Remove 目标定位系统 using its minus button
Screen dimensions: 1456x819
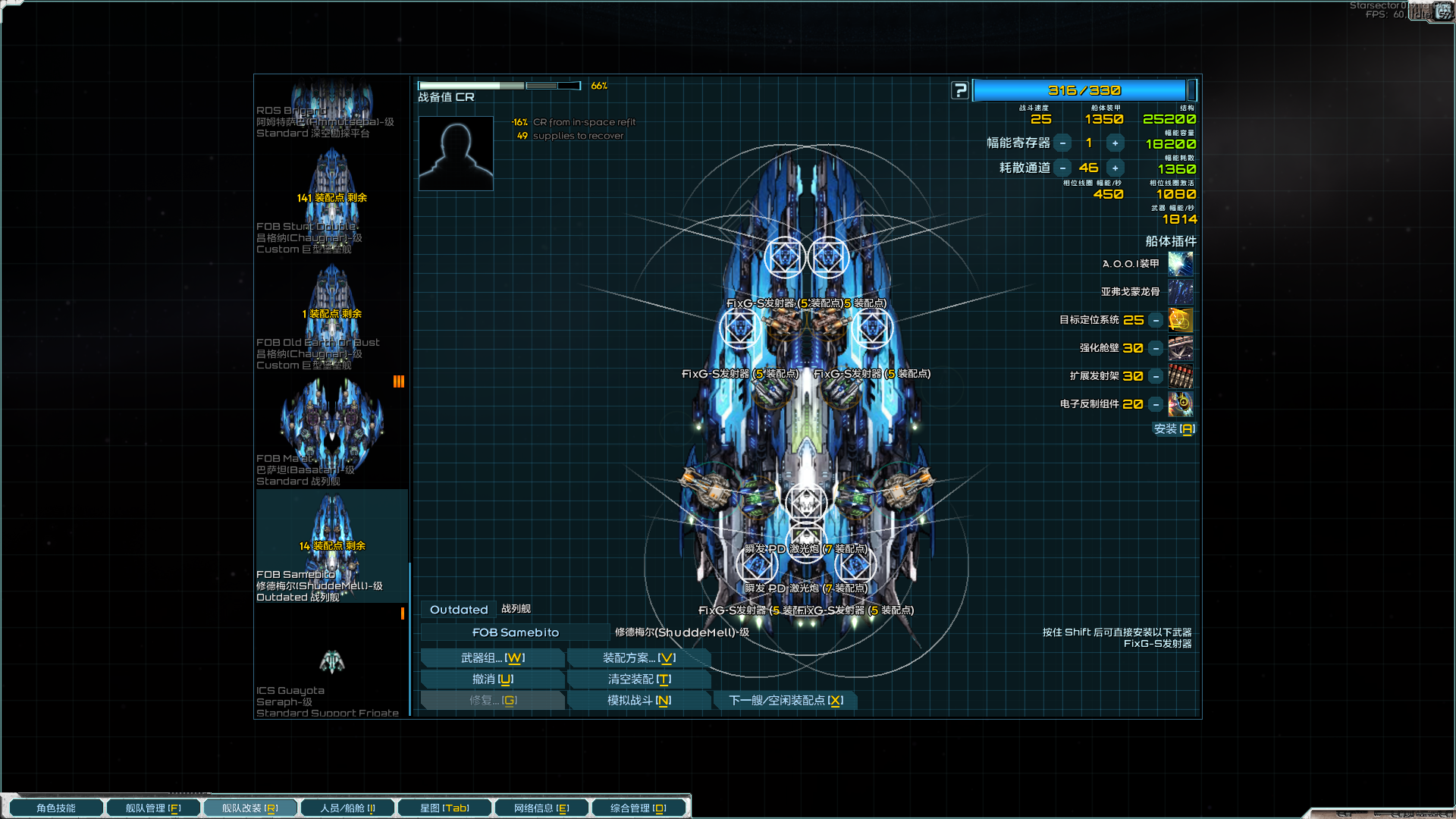(x=1155, y=320)
